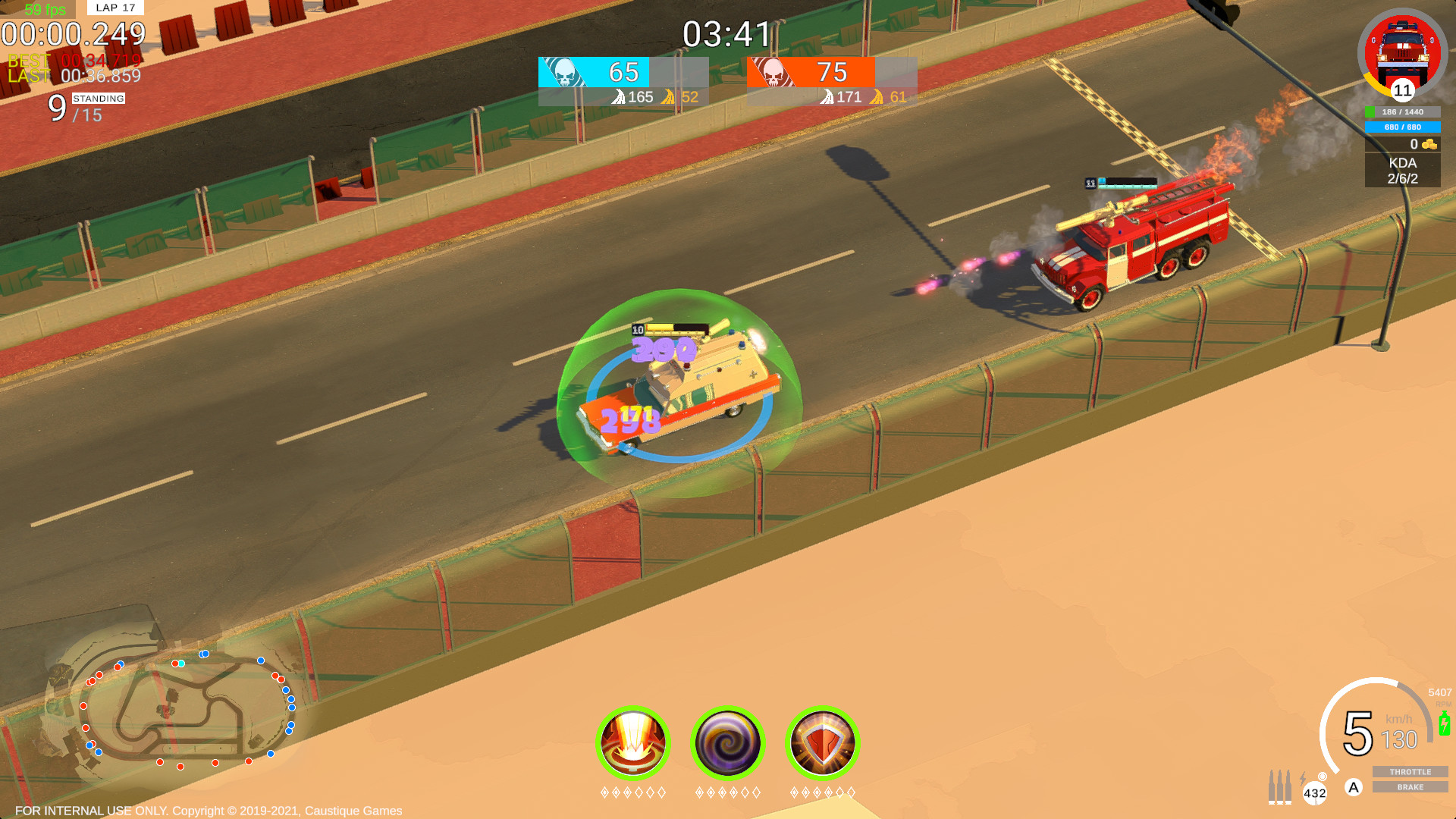Click the bullet ammo icon near the speedometer
1456x819 pixels.
(x=1281, y=786)
